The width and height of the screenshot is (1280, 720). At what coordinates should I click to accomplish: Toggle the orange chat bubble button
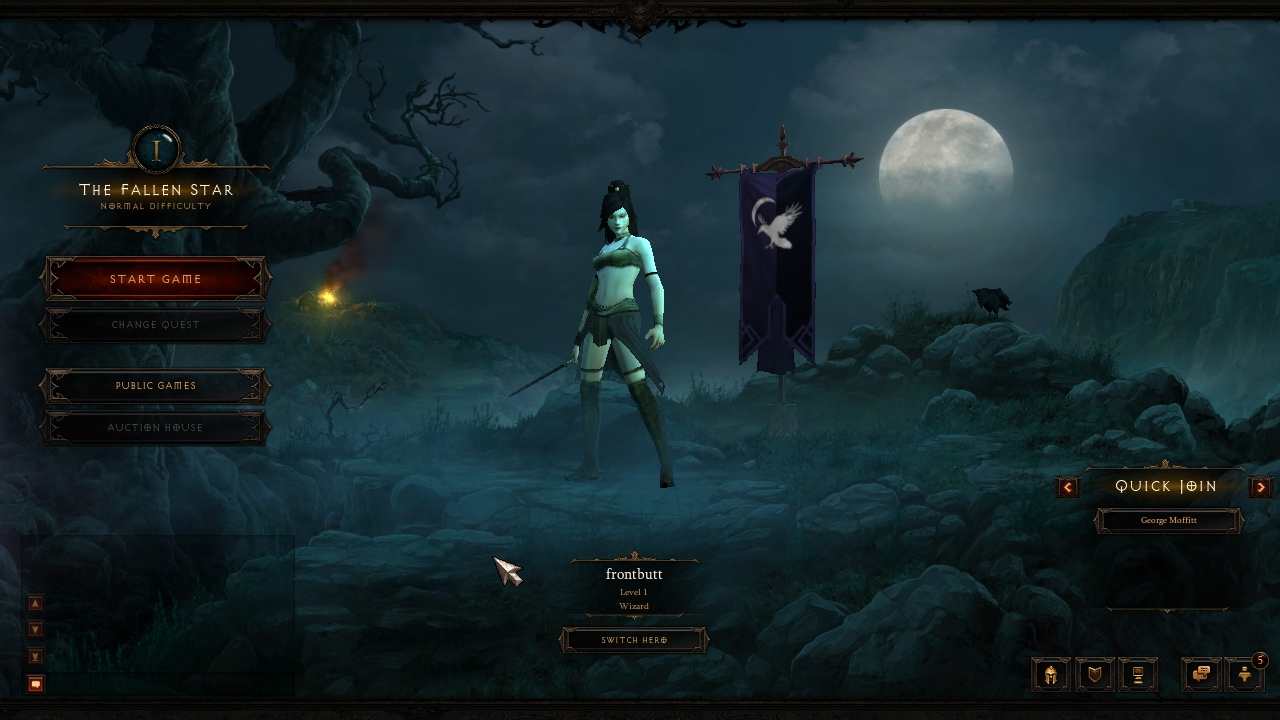point(36,684)
